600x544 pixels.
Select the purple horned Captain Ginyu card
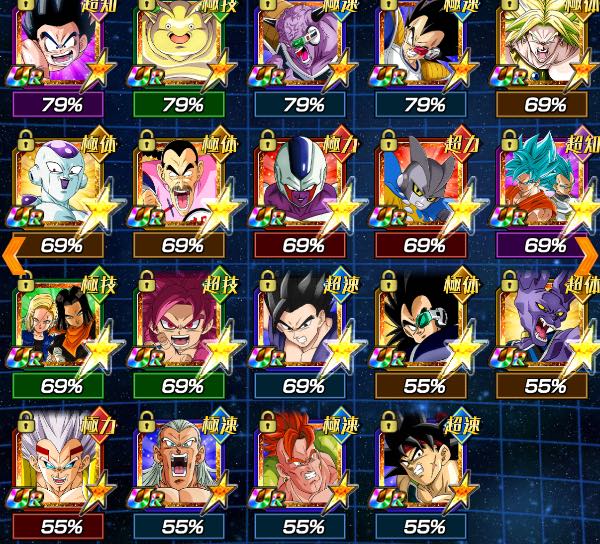(302, 45)
